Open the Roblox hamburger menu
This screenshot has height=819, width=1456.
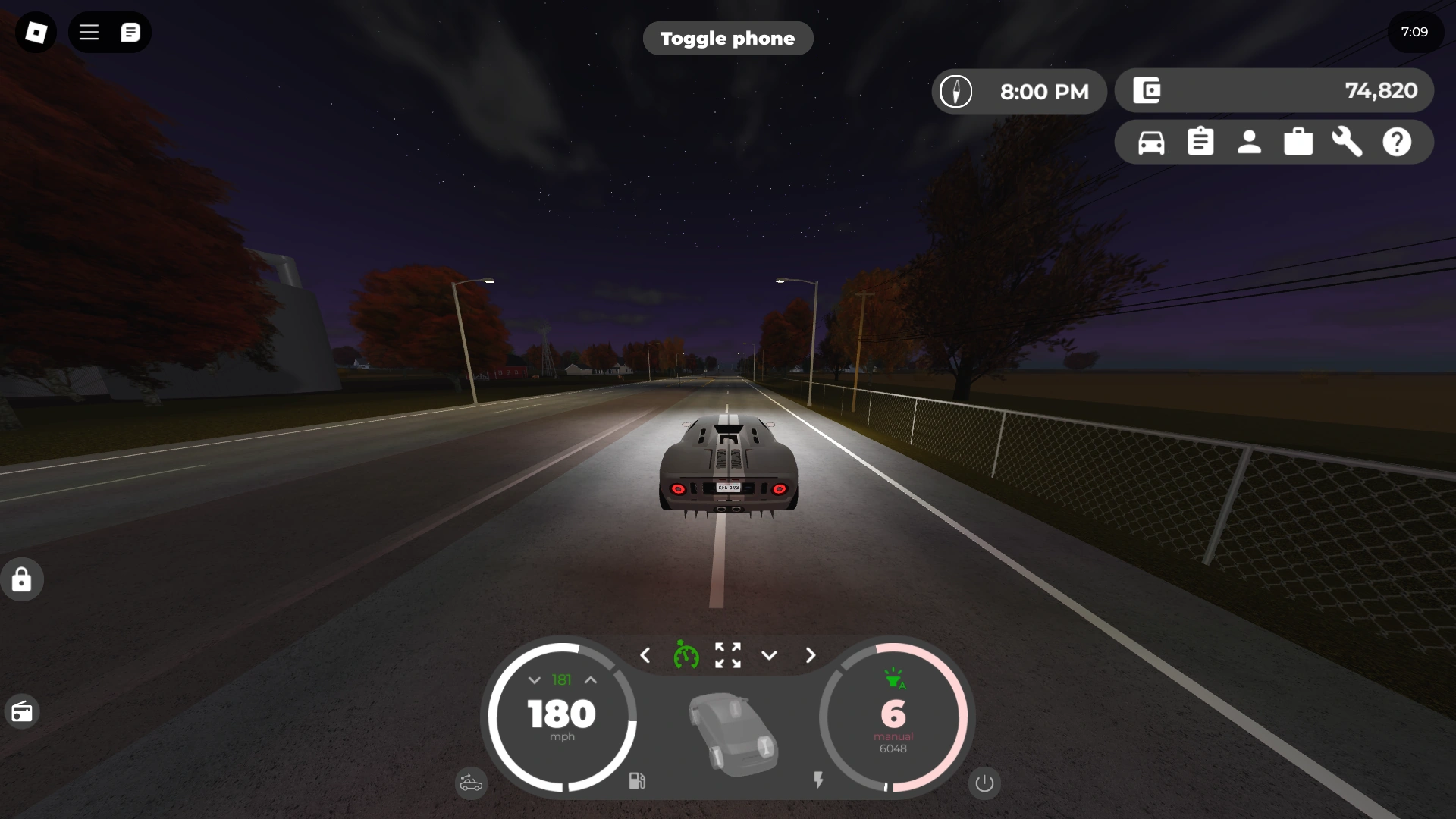(x=89, y=32)
